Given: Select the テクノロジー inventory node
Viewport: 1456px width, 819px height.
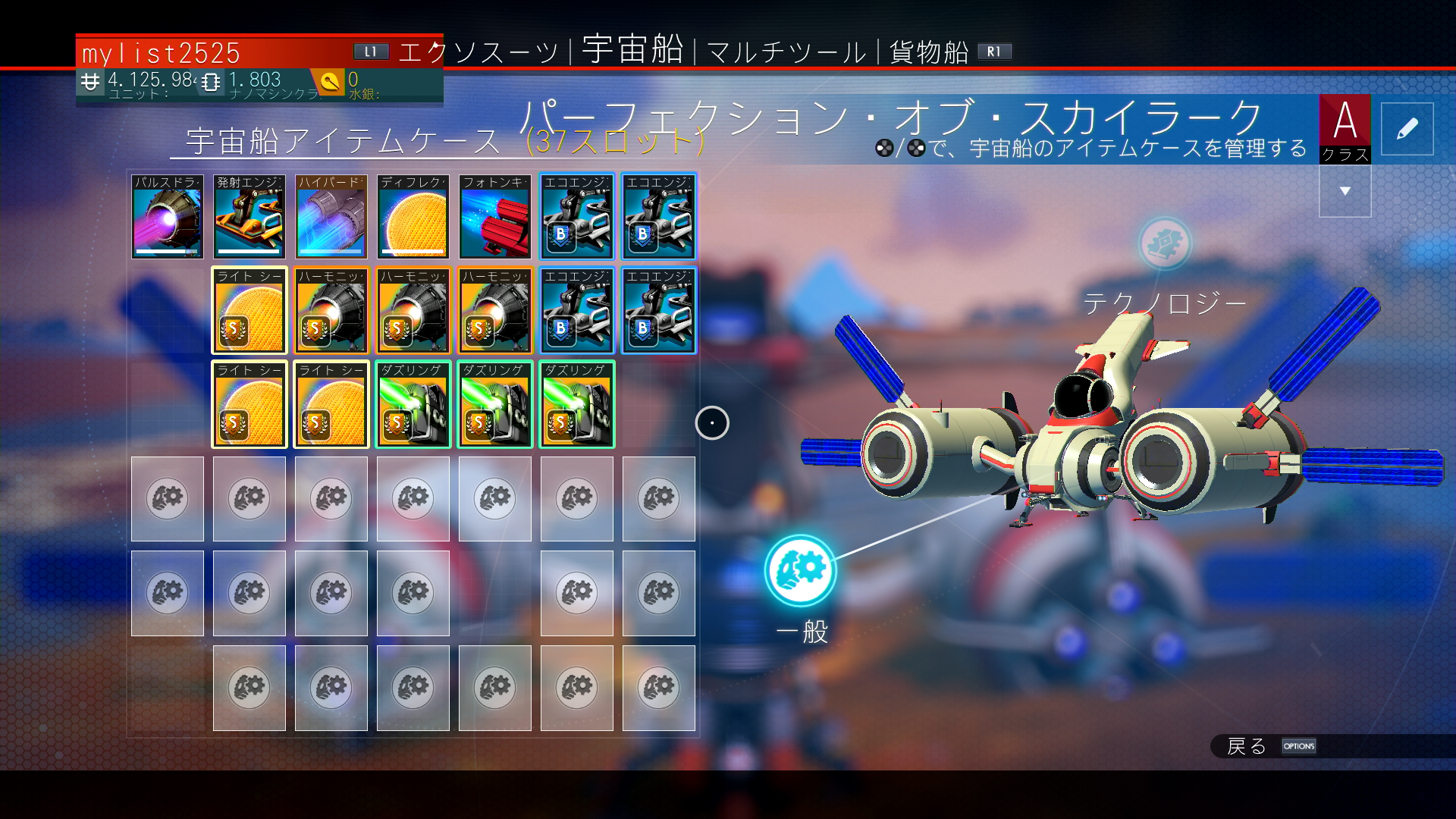Looking at the screenshot, I should pyautogui.click(x=1165, y=244).
